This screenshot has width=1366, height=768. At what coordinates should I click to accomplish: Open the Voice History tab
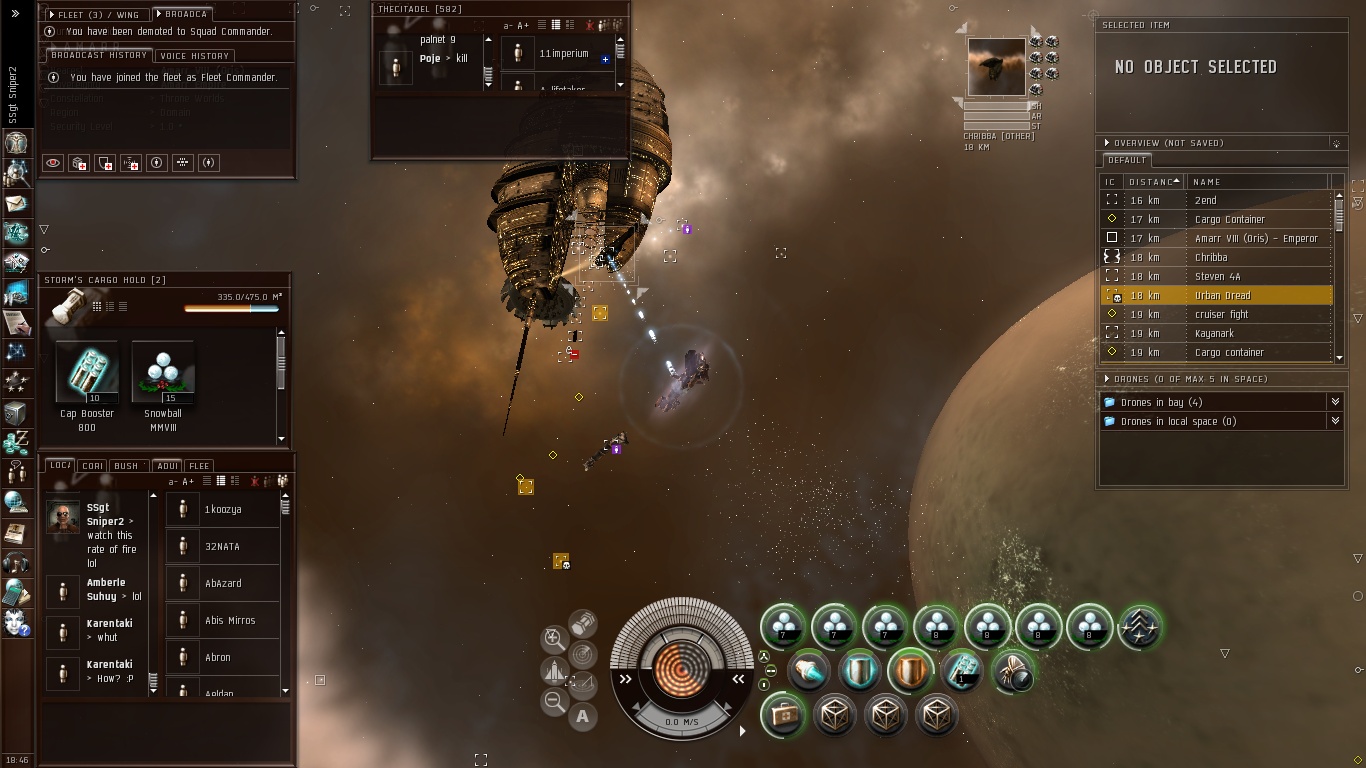pyautogui.click(x=195, y=56)
